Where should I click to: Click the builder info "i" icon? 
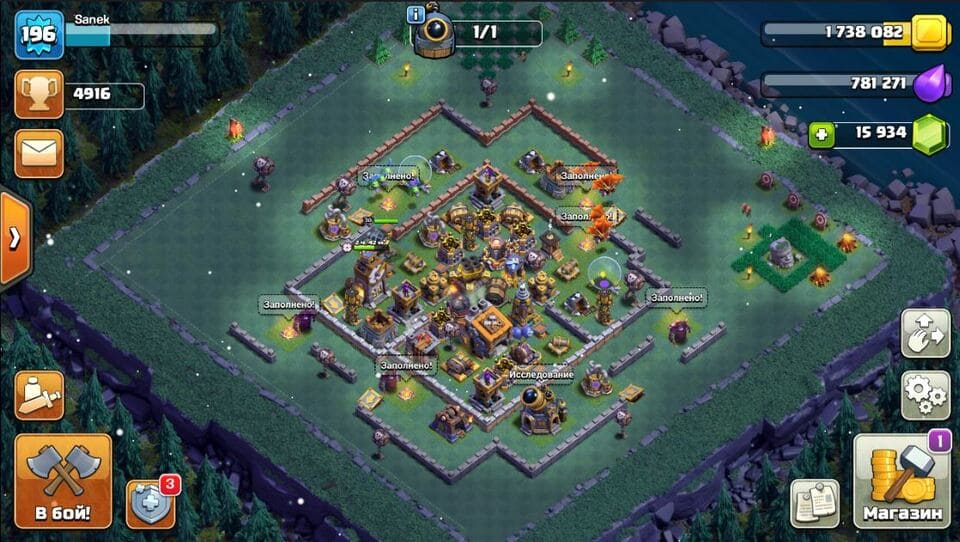pos(415,14)
